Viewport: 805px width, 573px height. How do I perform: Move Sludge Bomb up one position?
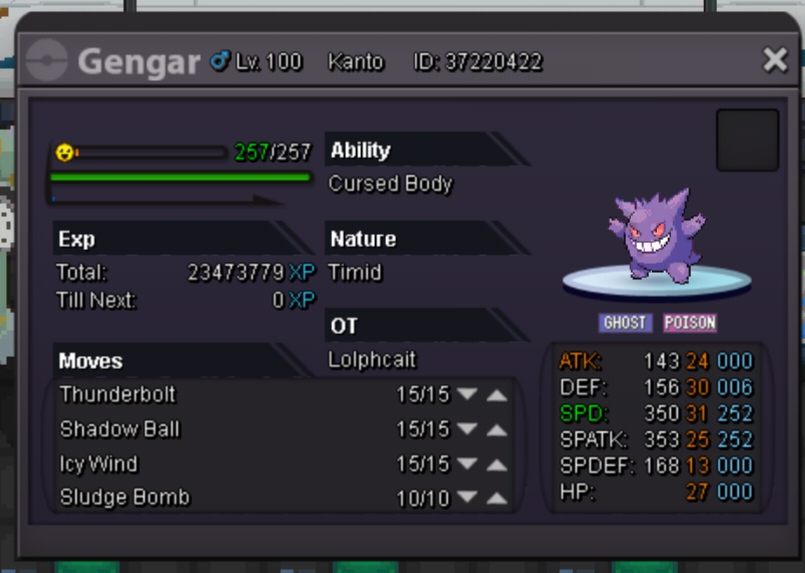[x=497, y=498]
